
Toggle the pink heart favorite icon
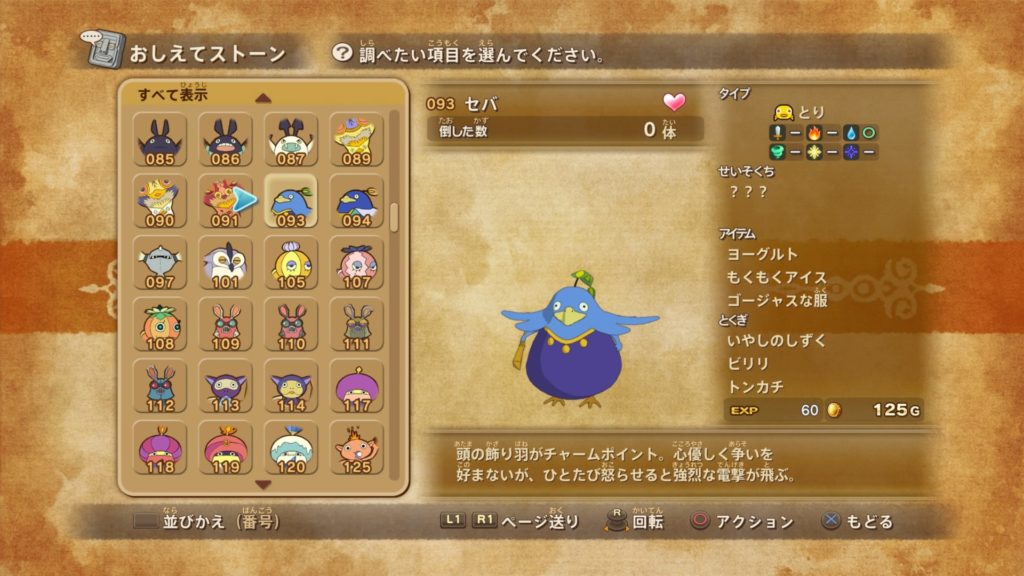(x=674, y=103)
